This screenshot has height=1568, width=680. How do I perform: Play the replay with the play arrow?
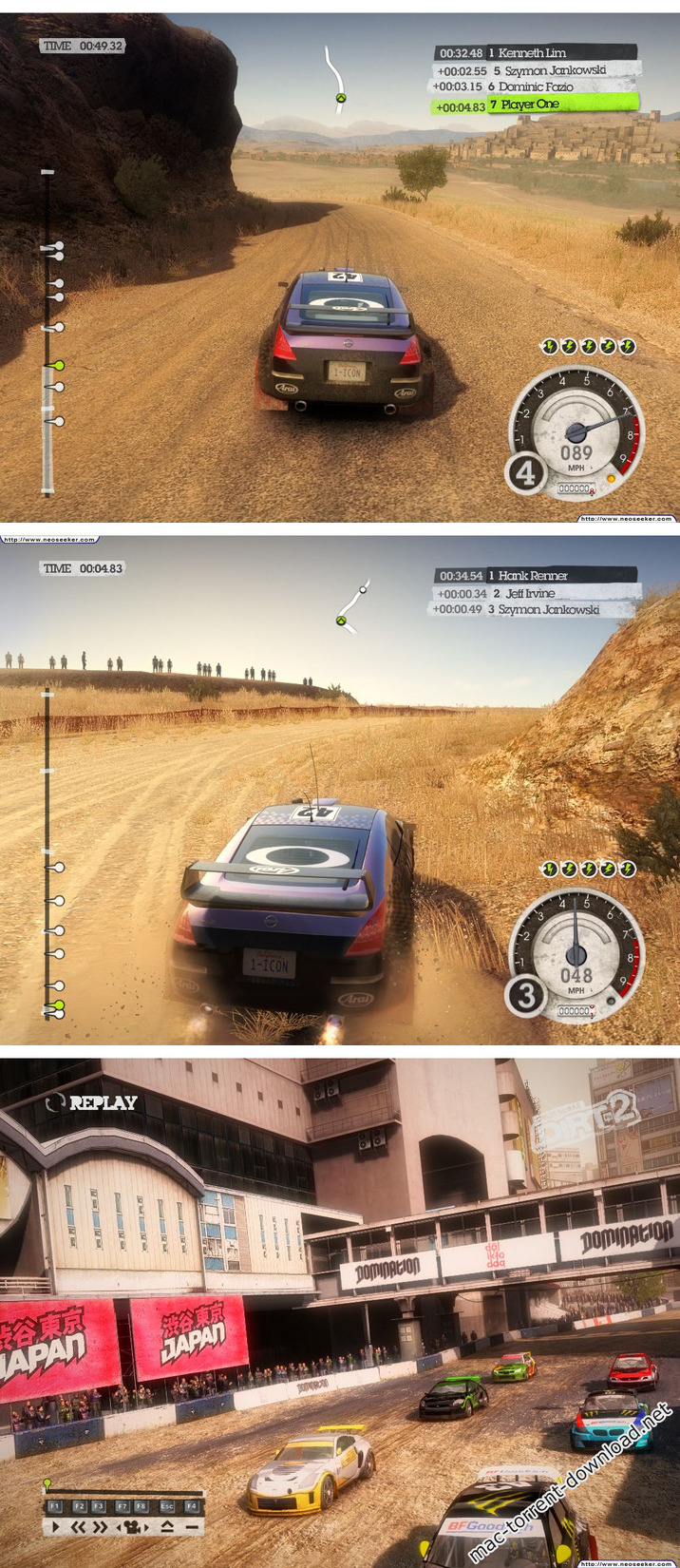pos(56,1526)
